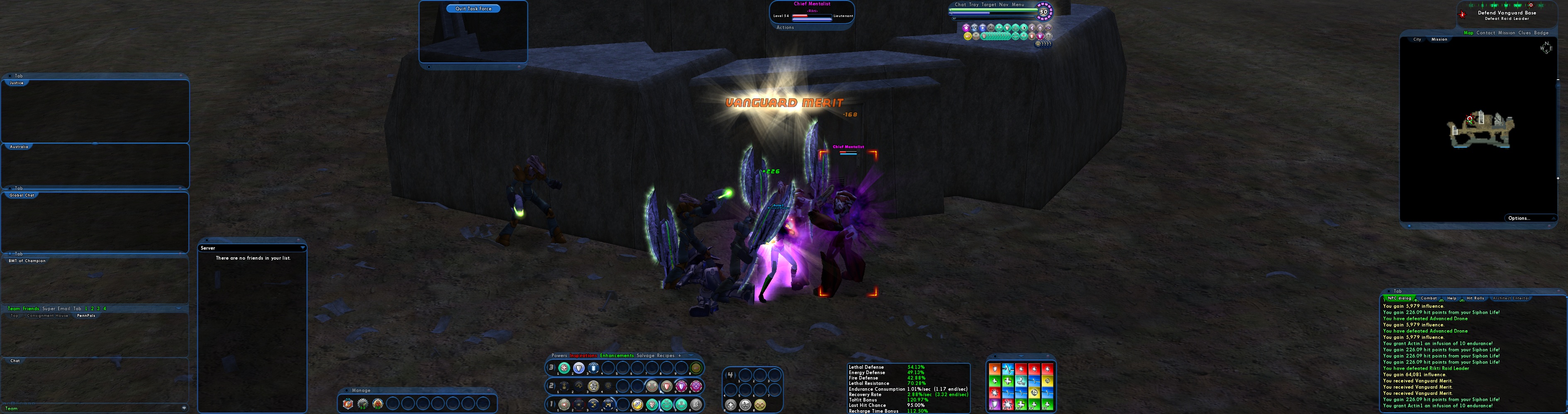The width and height of the screenshot is (1568, 414).
Task: Click the red mission info star icon
Action: (x=1462, y=15)
